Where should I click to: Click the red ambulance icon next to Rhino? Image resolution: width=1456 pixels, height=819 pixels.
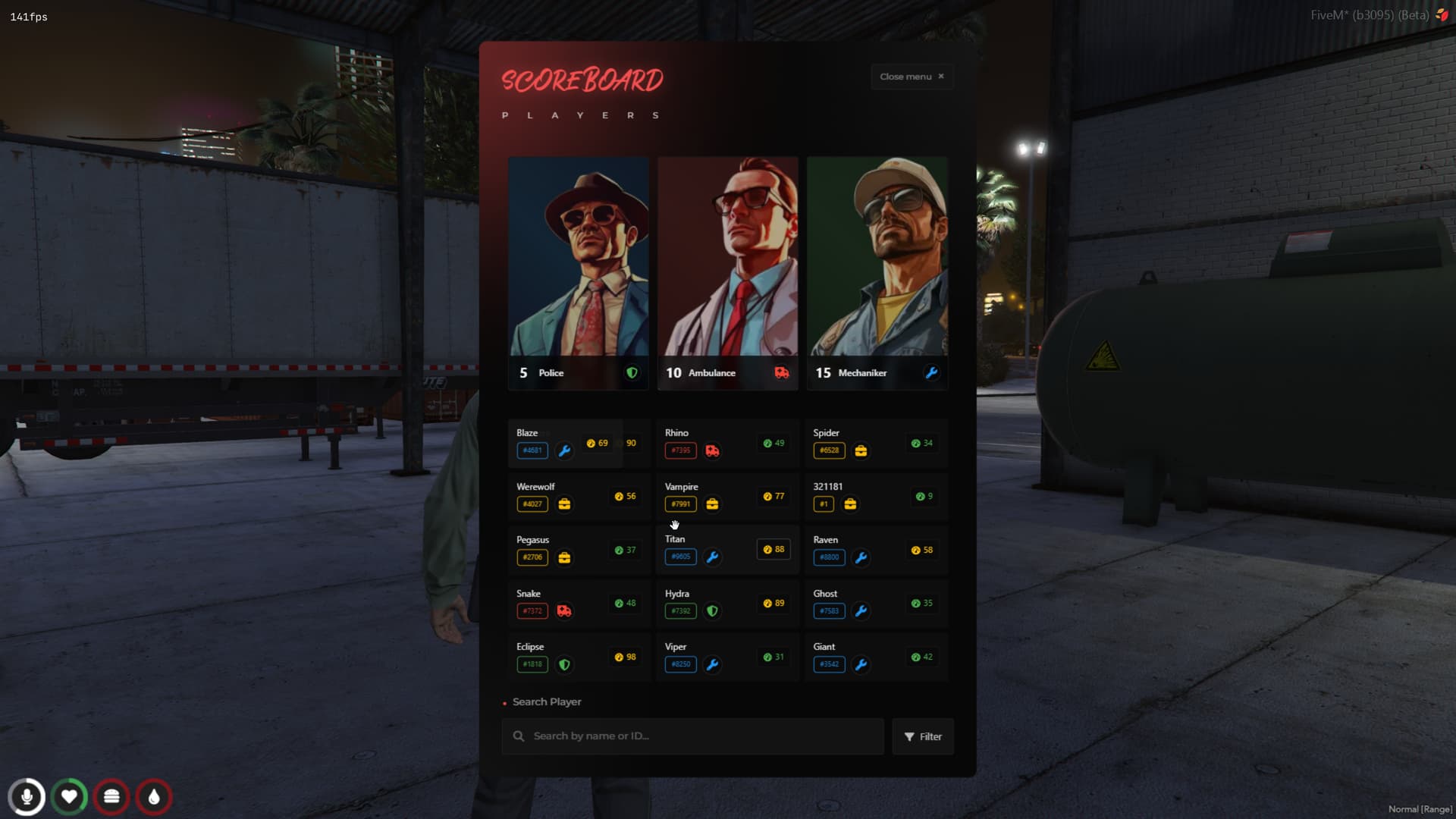712,450
